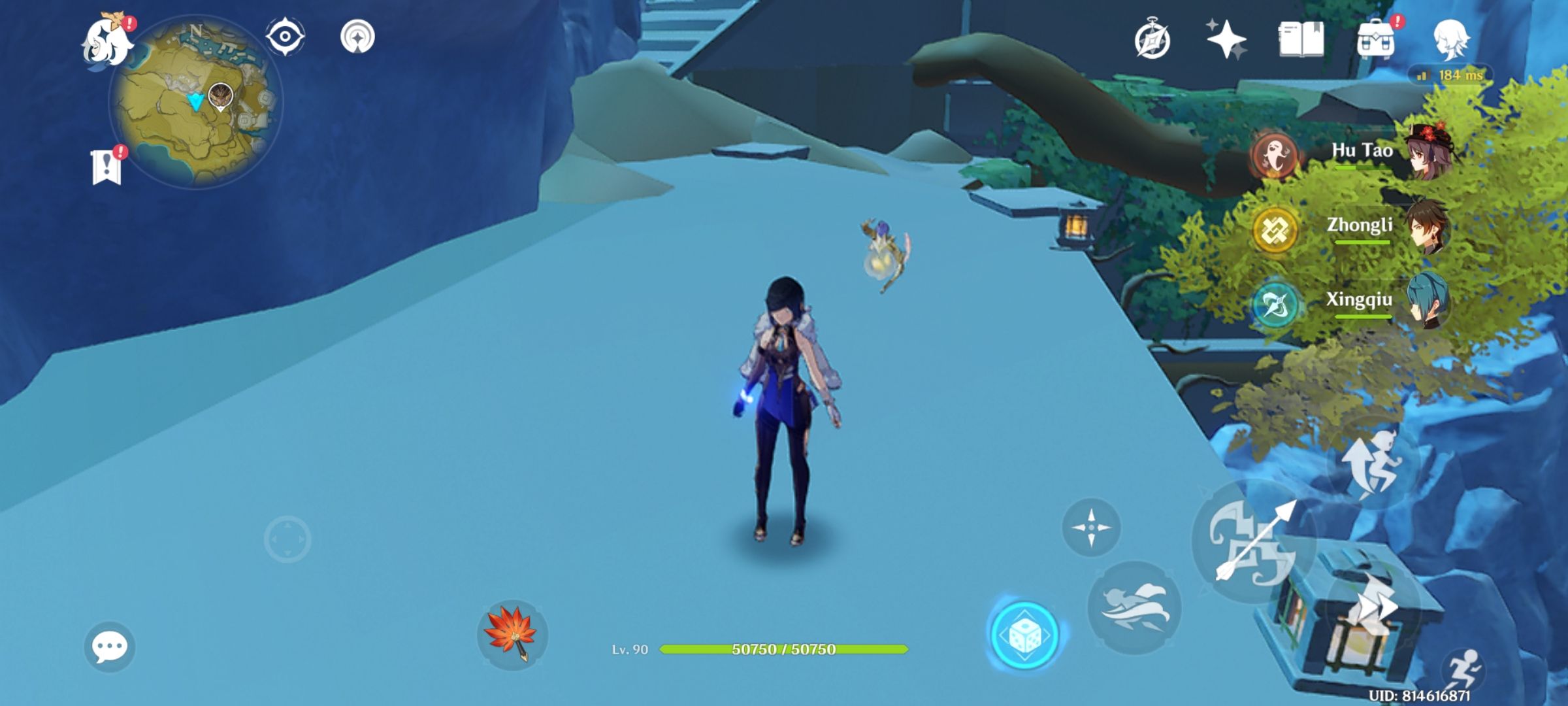Toggle quest navigation eye icon

pyautogui.click(x=283, y=37)
